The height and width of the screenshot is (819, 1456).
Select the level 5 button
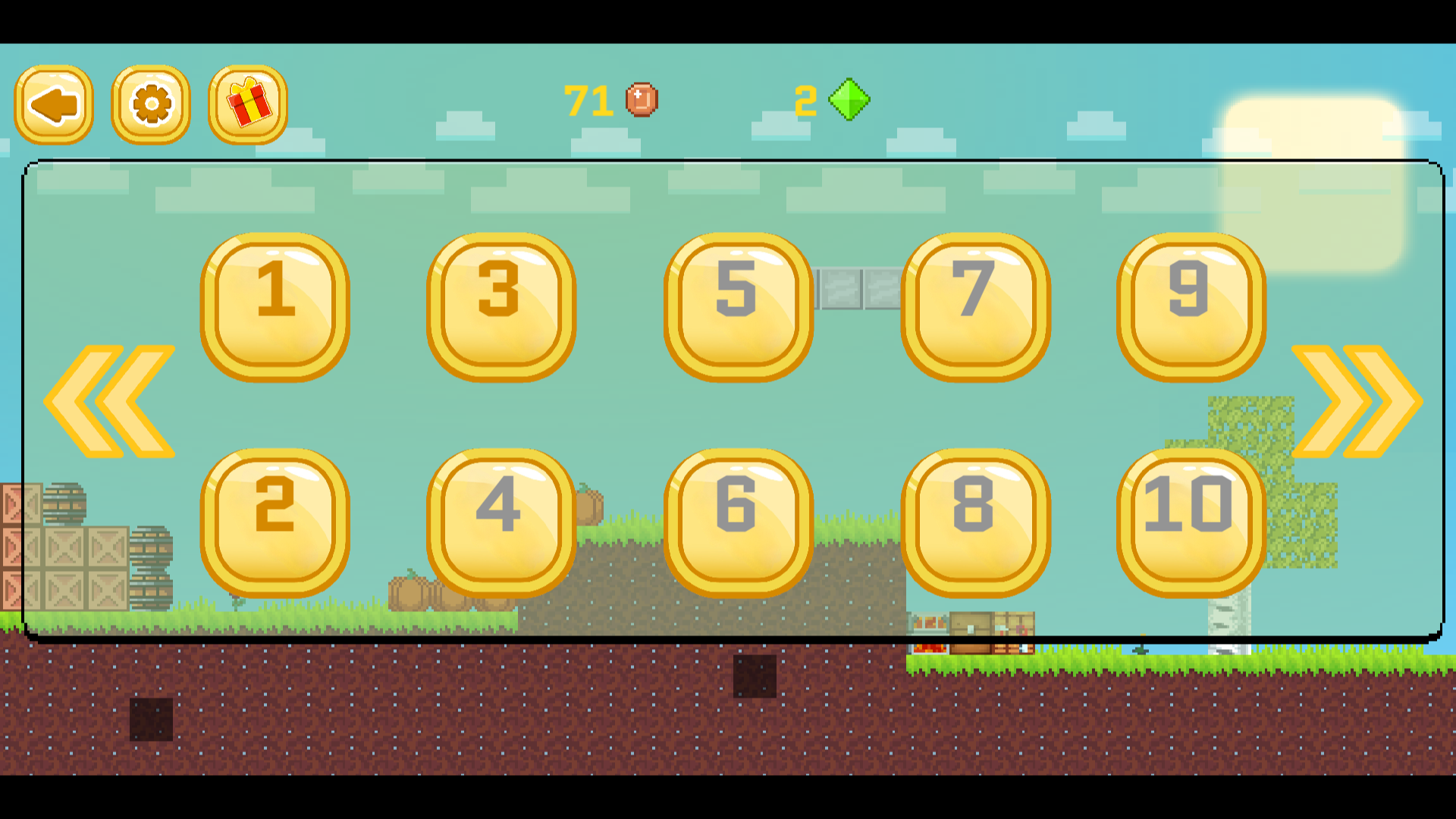738,306
